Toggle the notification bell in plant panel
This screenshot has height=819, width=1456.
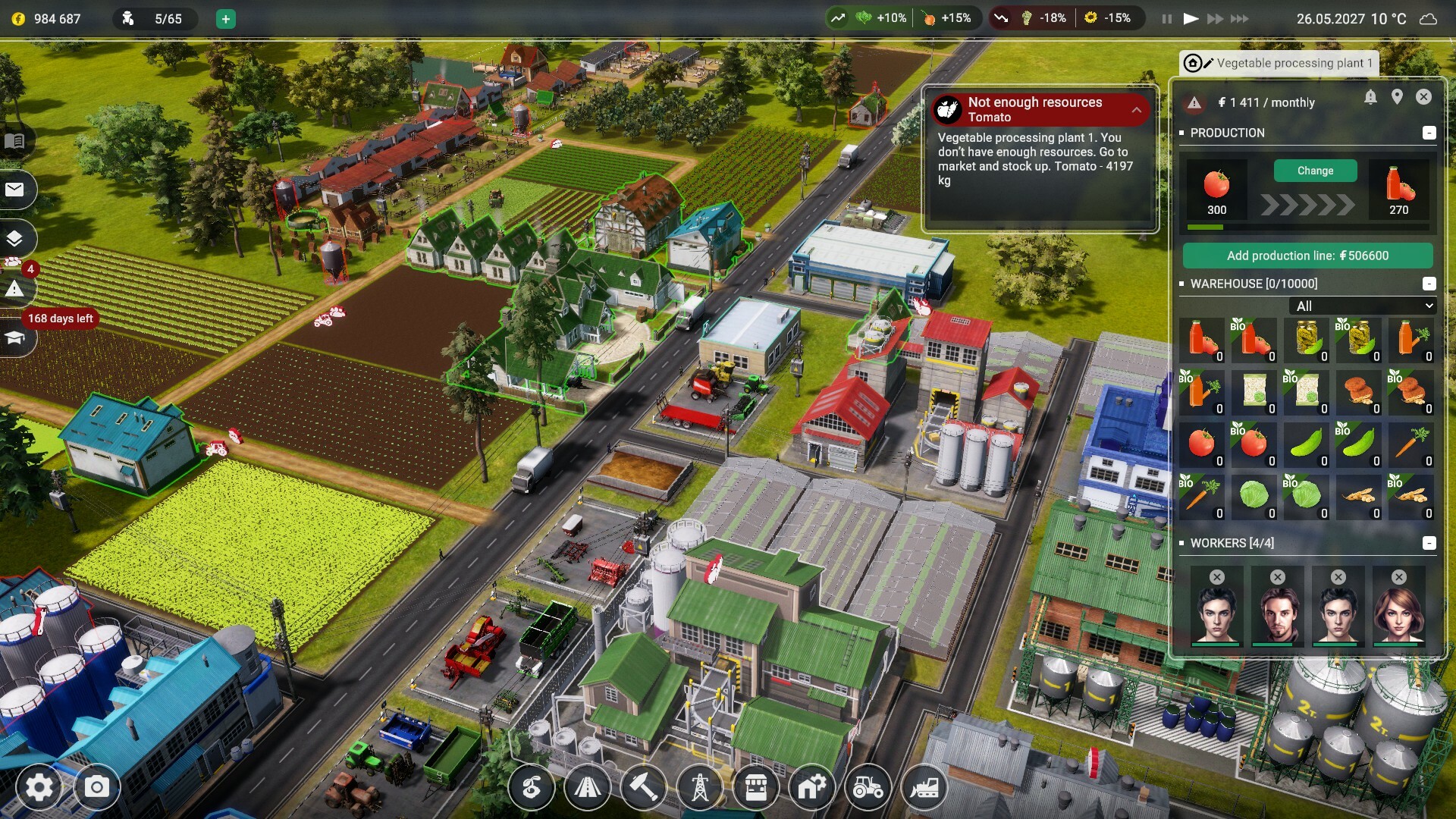tap(1370, 97)
